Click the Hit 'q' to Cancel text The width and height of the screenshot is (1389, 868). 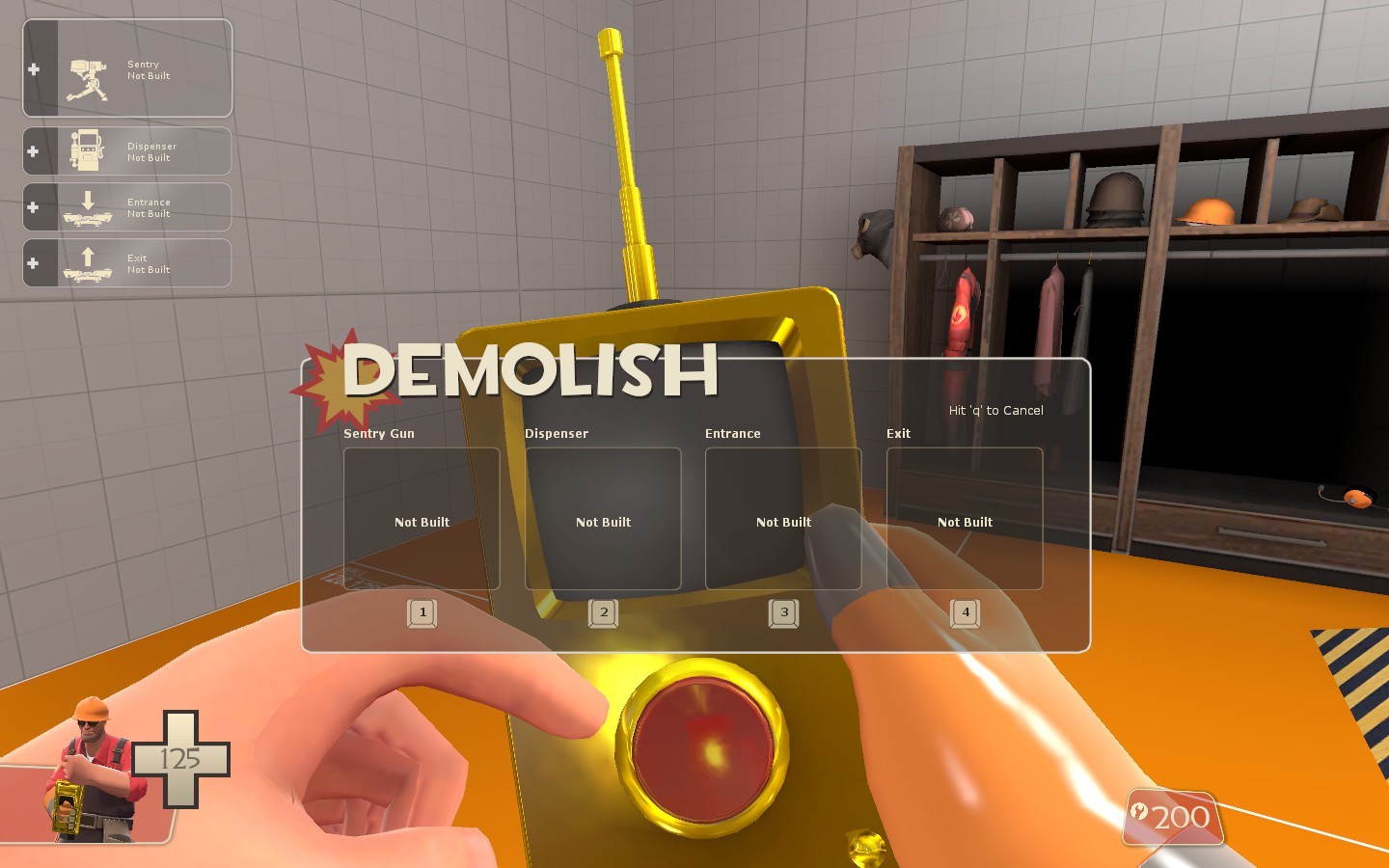994,410
